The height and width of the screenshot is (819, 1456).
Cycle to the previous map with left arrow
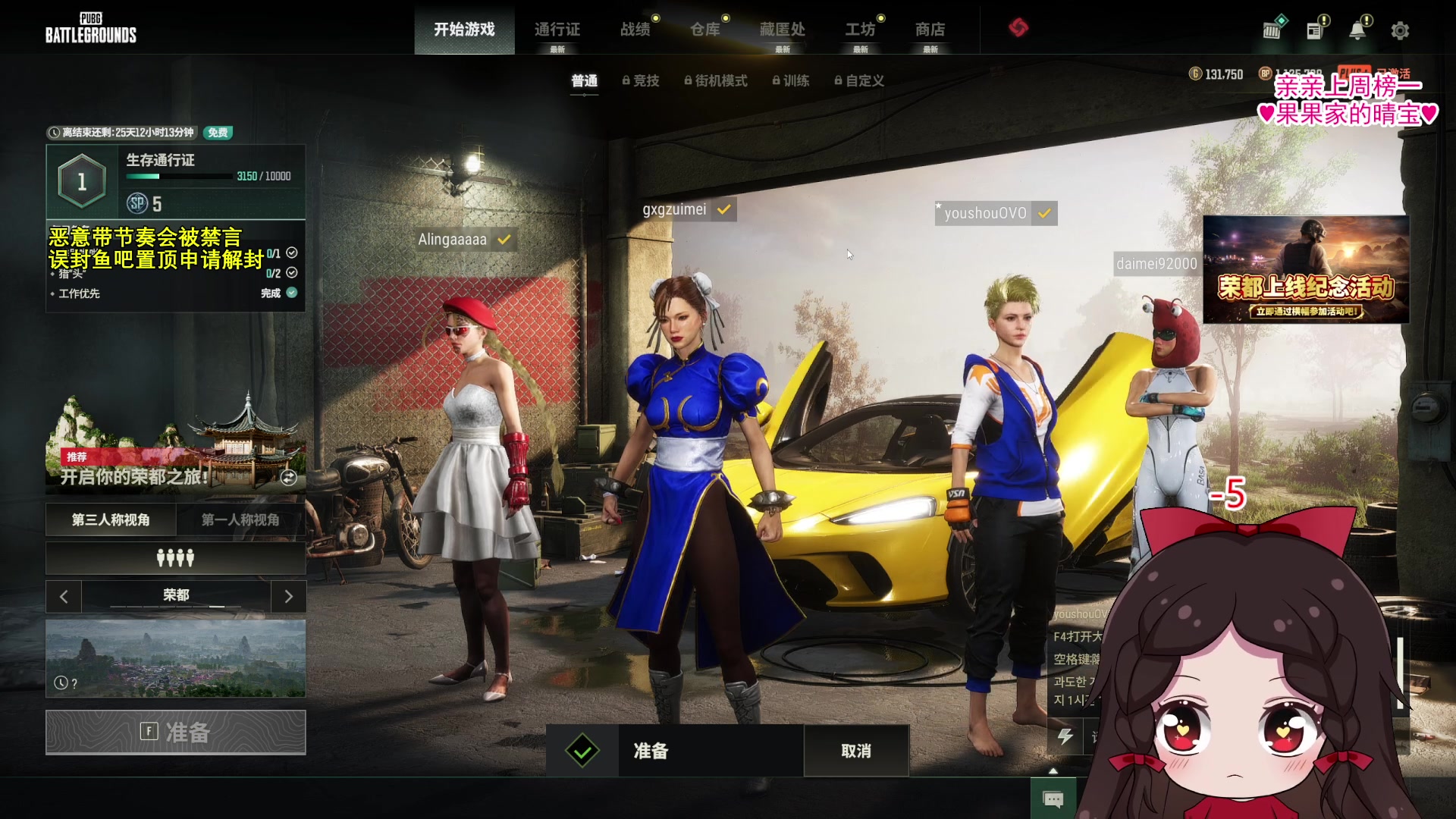click(x=64, y=597)
